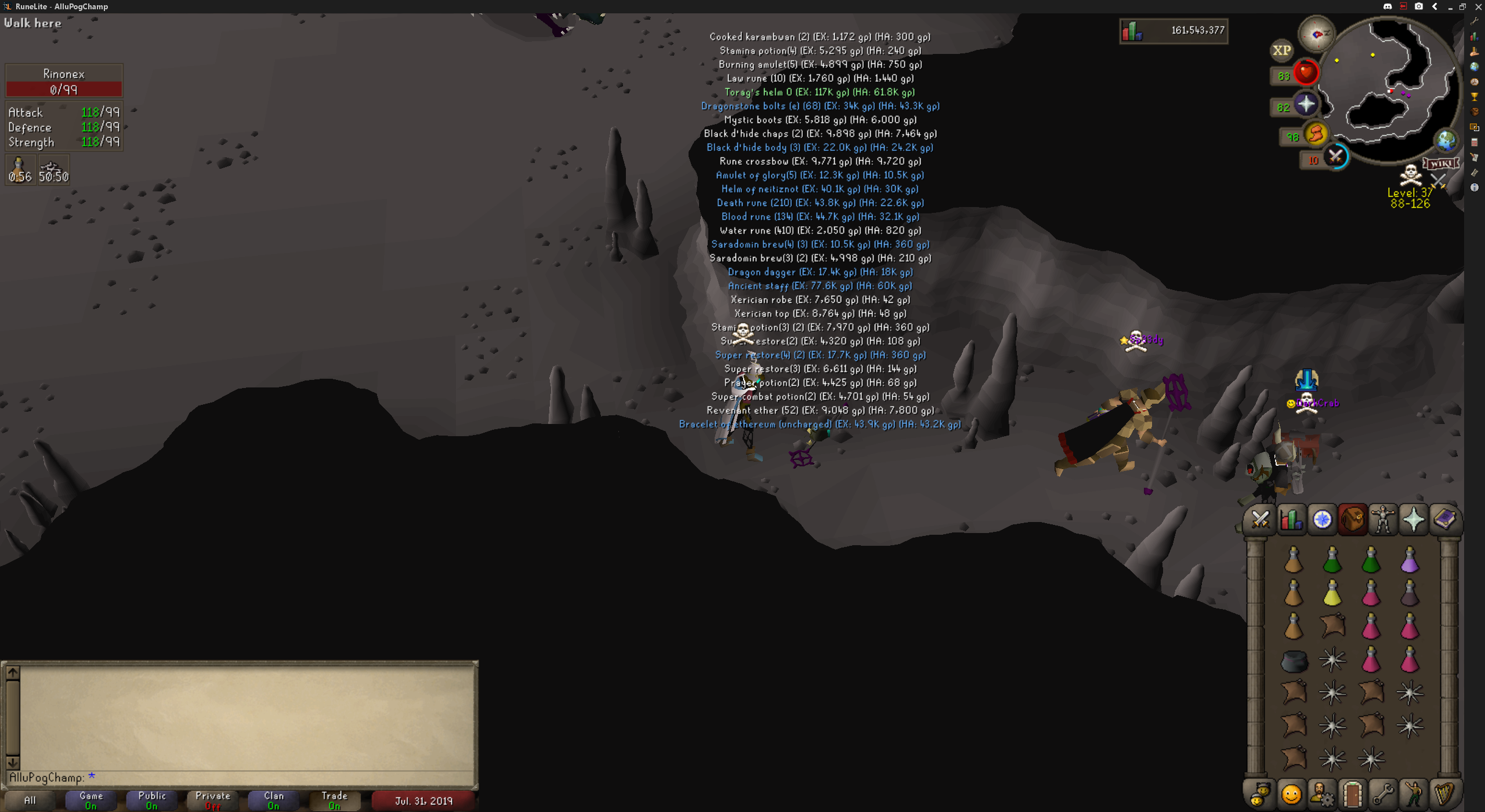Open the world map globe

pos(1446,140)
